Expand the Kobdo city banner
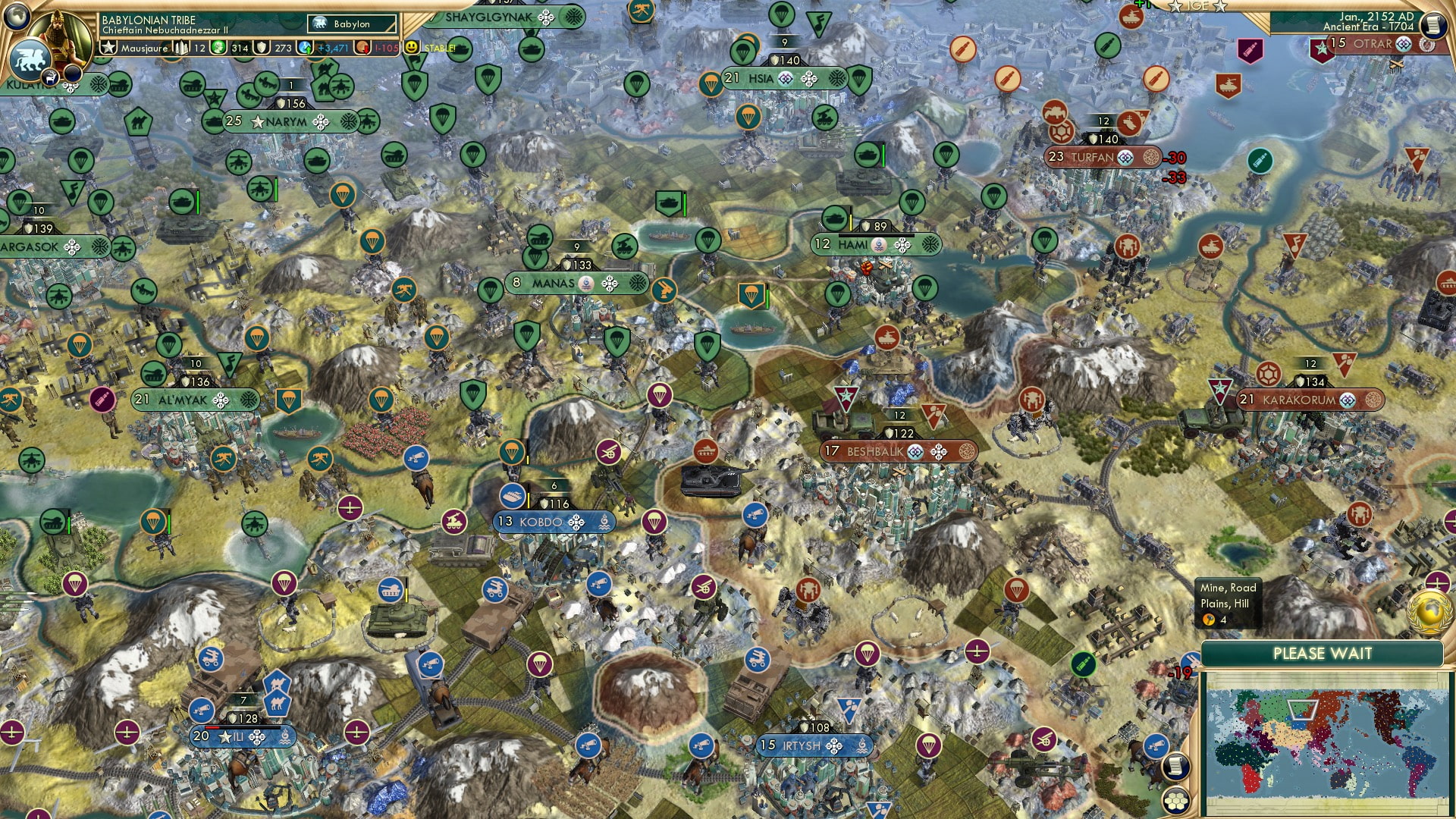The image size is (1456, 819). 543,522
